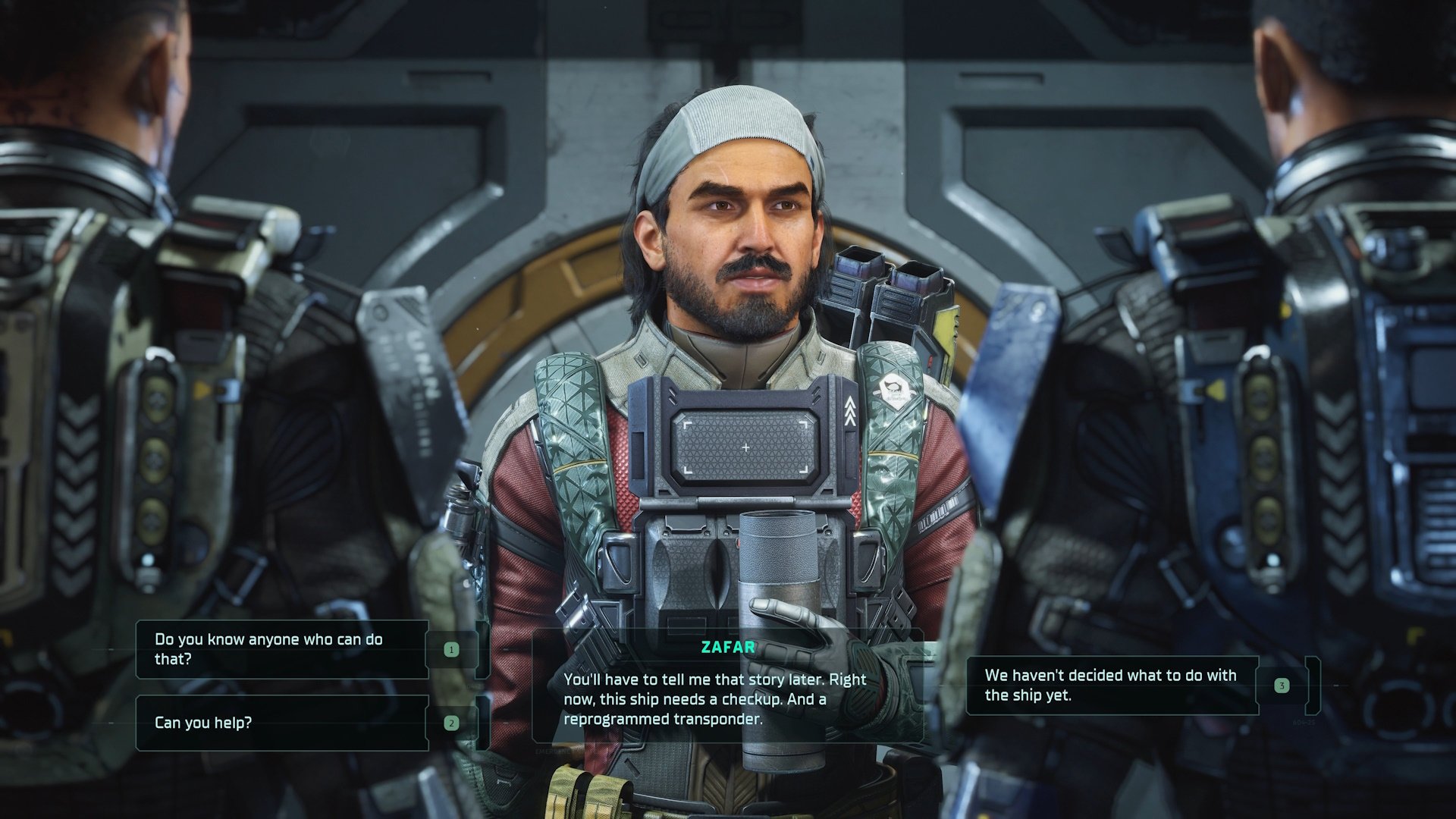Click the small A04-35 label under option 3
The height and width of the screenshot is (819, 1456).
click(x=1304, y=721)
